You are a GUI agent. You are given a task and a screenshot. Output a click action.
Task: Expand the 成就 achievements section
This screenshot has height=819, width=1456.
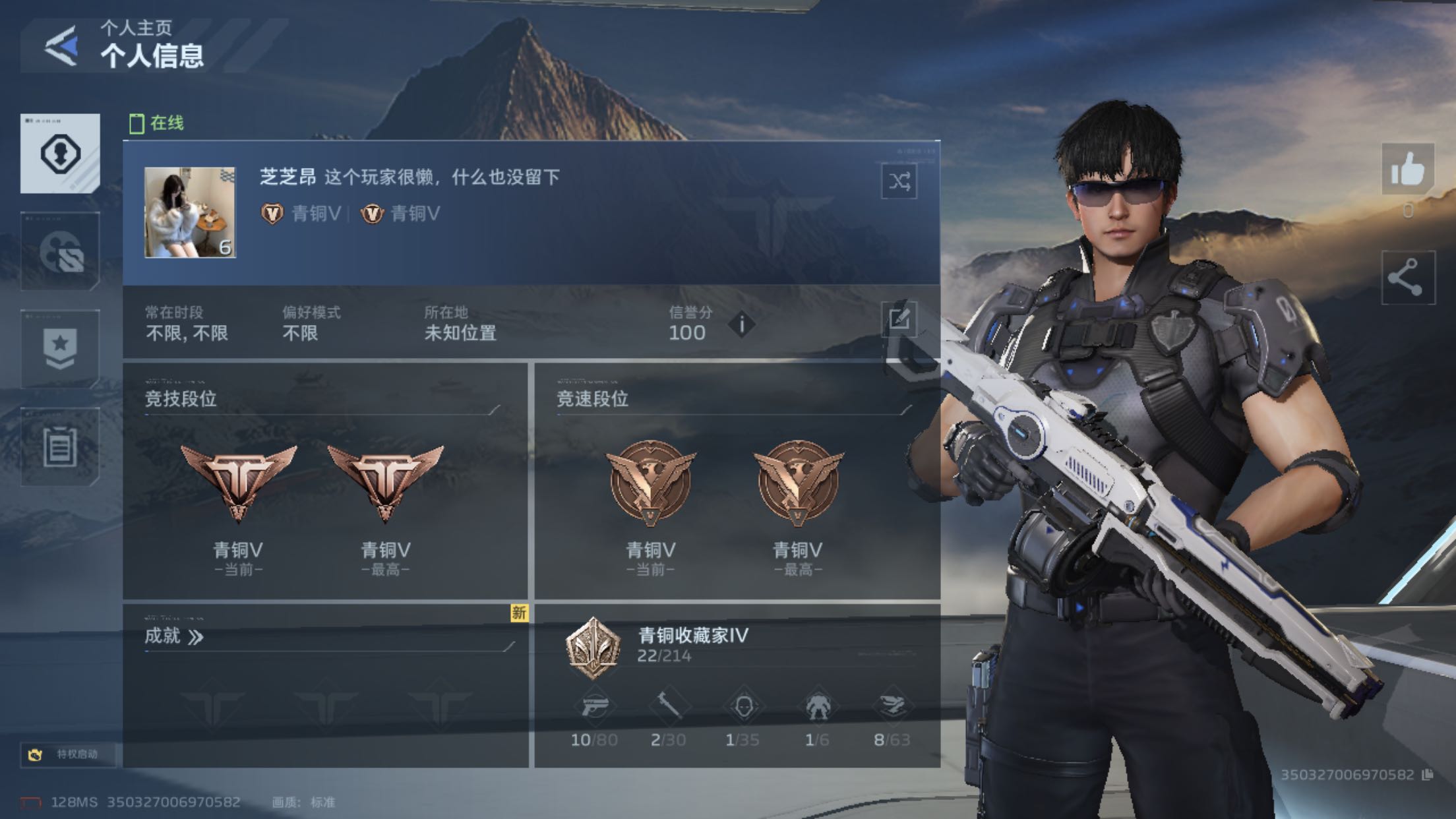pyautogui.click(x=174, y=636)
